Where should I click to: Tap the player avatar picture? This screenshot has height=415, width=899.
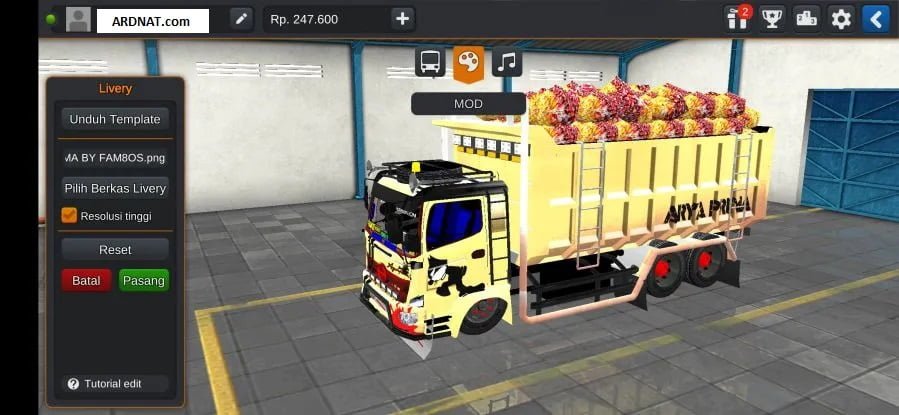(78, 19)
